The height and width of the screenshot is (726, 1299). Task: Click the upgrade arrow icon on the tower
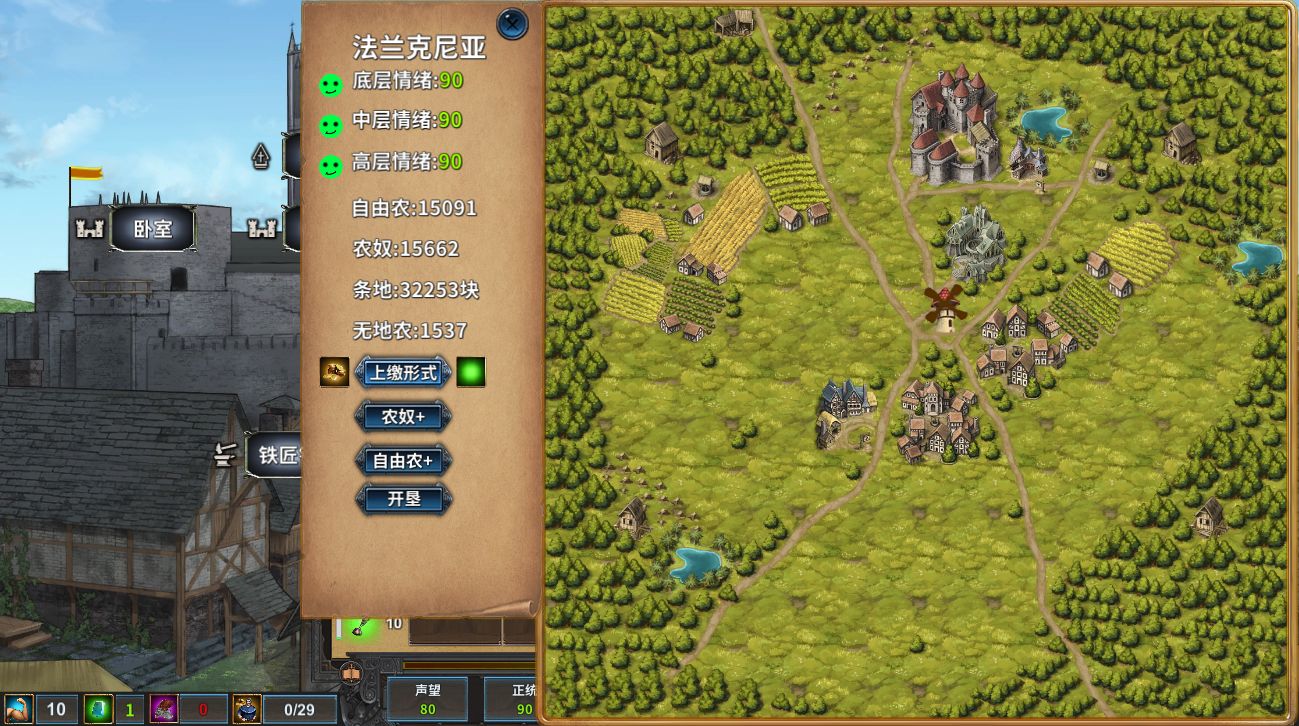pyautogui.click(x=260, y=157)
